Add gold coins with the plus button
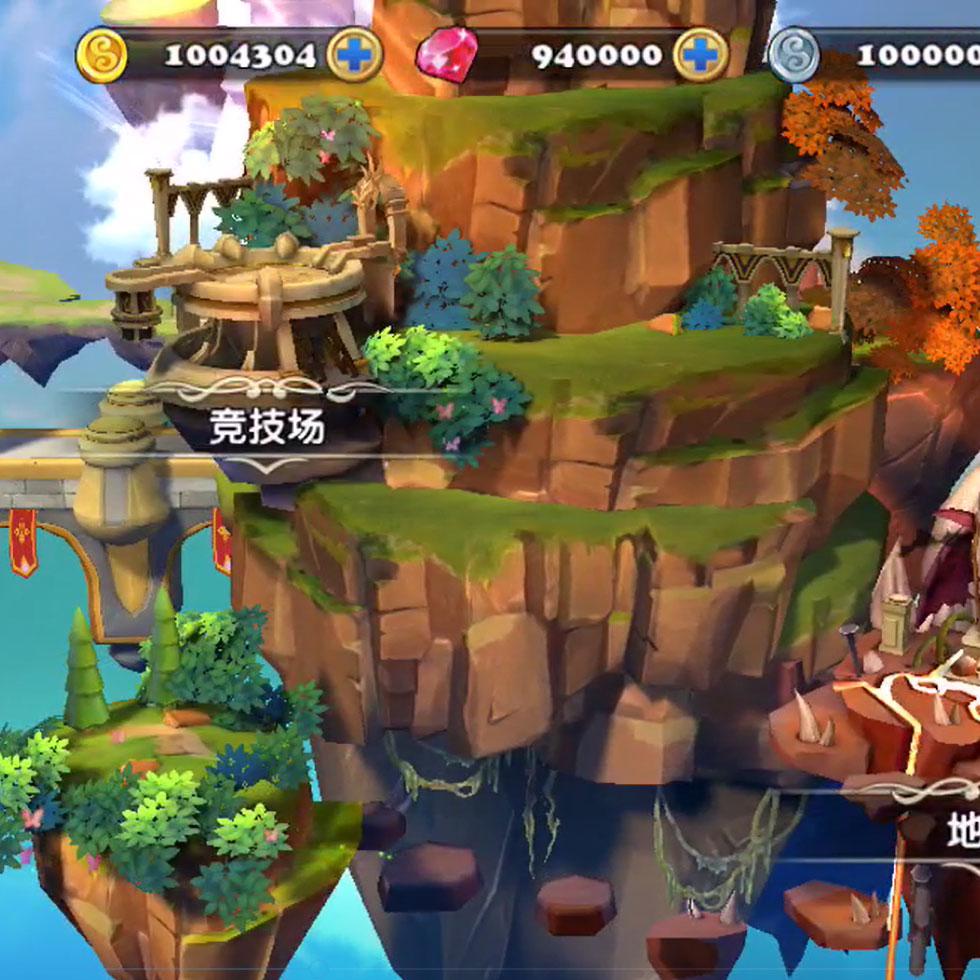Screen dimensions: 980x980 click(x=354, y=54)
